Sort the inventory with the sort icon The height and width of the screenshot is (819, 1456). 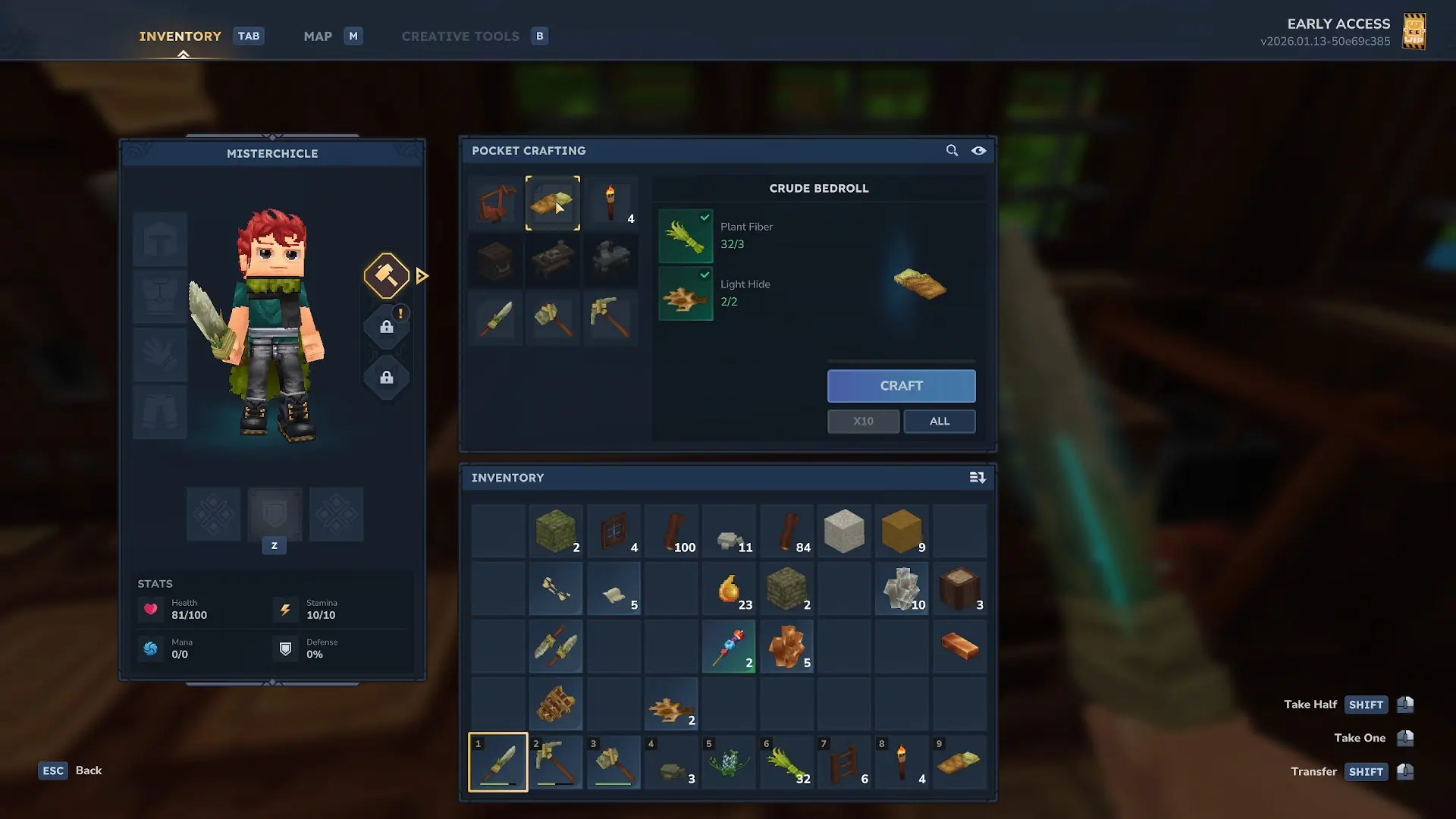pos(977,478)
